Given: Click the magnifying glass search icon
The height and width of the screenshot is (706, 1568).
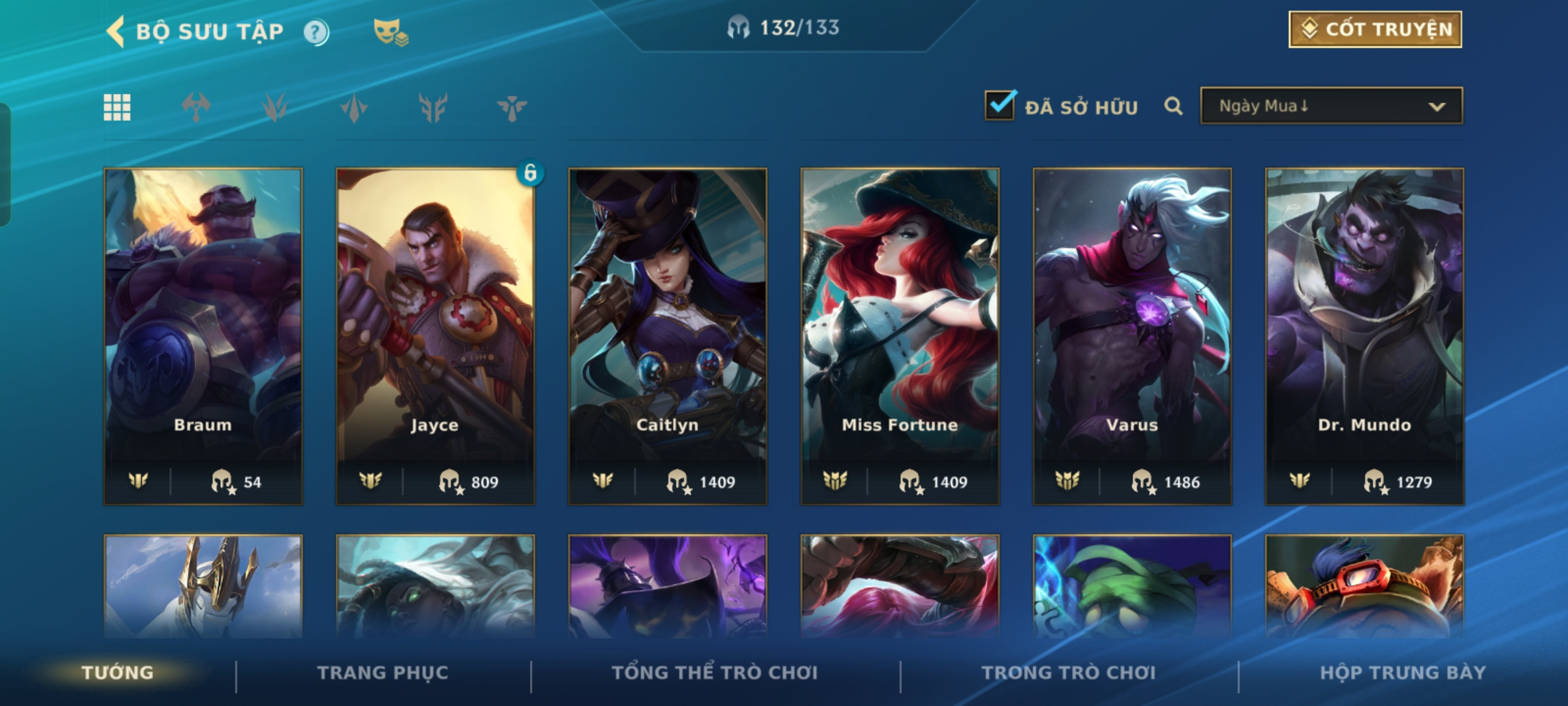Looking at the screenshot, I should tap(1173, 106).
